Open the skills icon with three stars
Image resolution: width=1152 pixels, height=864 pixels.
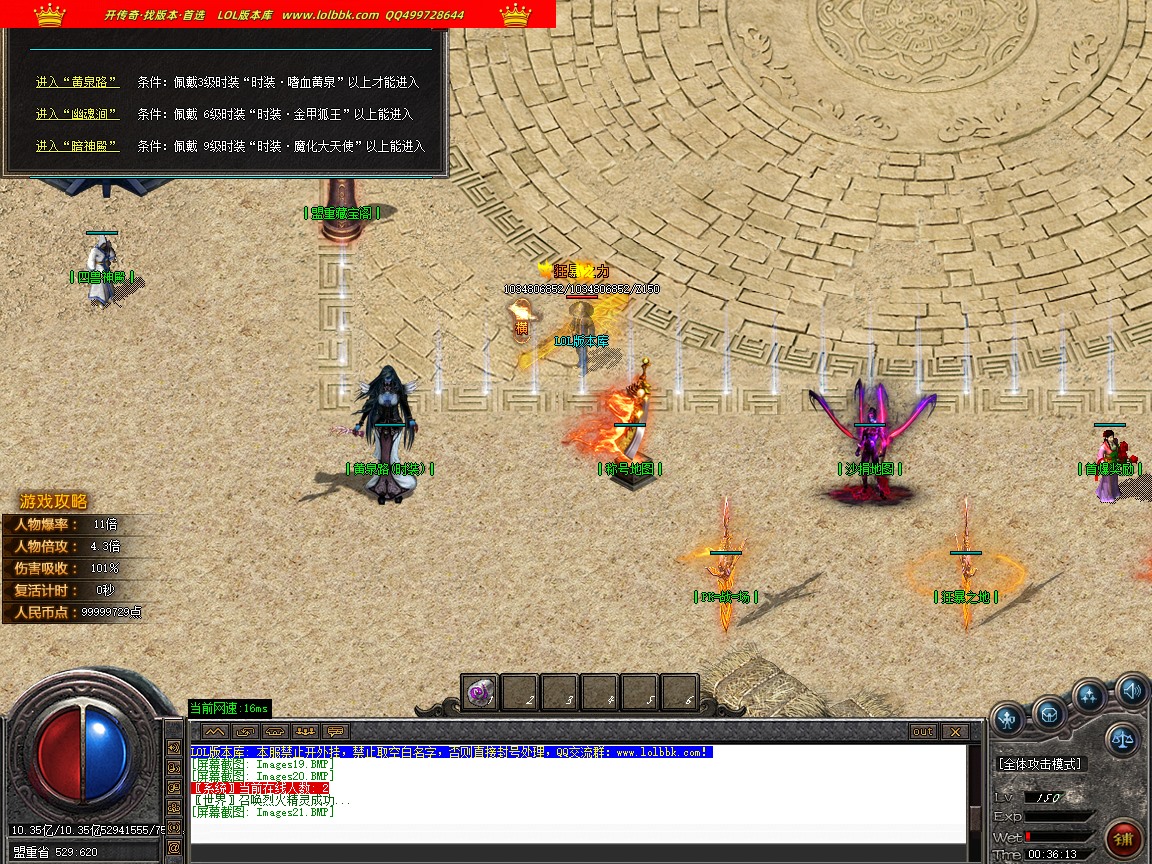pos(1089,695)
